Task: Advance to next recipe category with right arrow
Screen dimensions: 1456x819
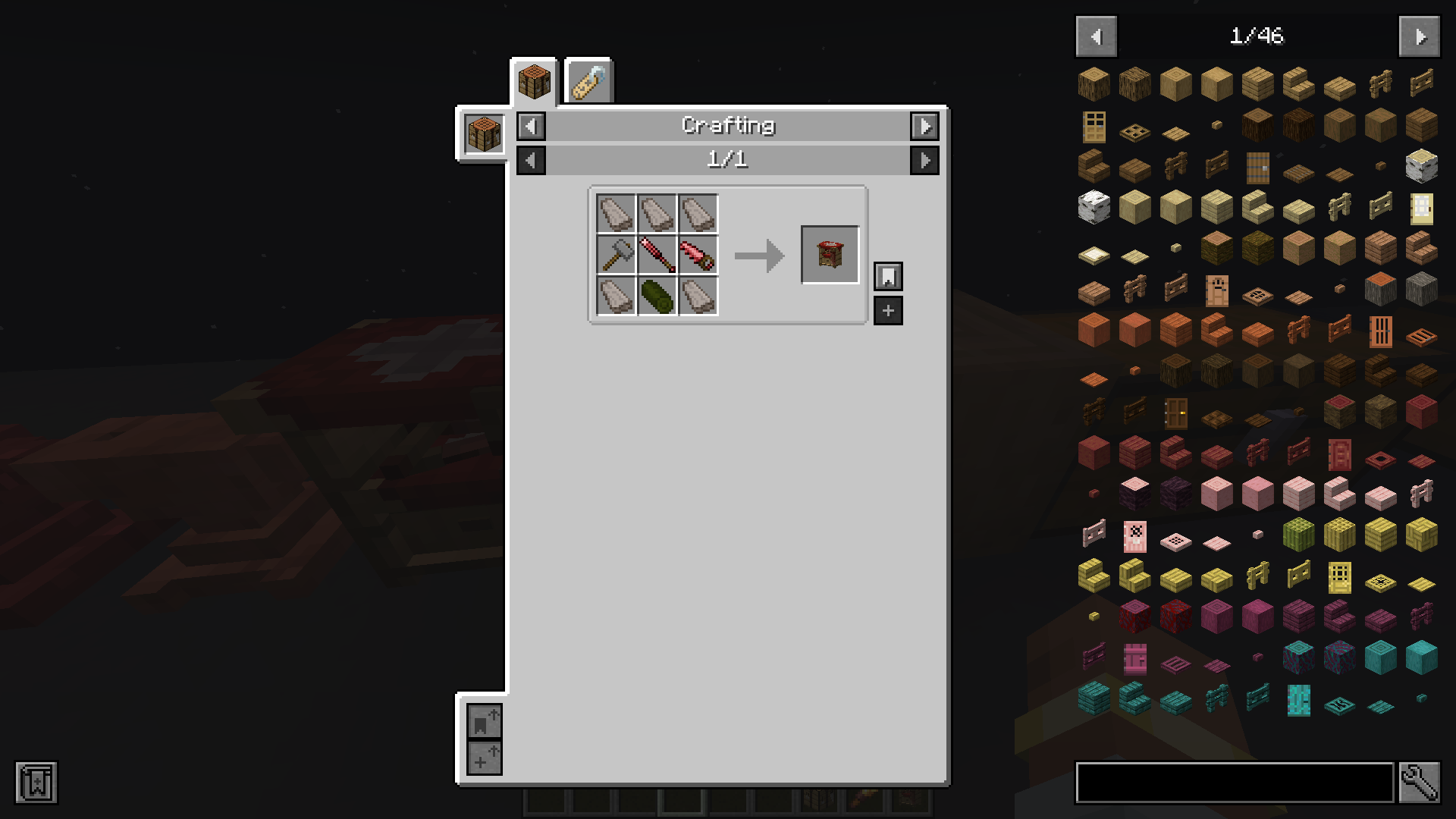Action: pyautogui.click(x=926, y=127)
